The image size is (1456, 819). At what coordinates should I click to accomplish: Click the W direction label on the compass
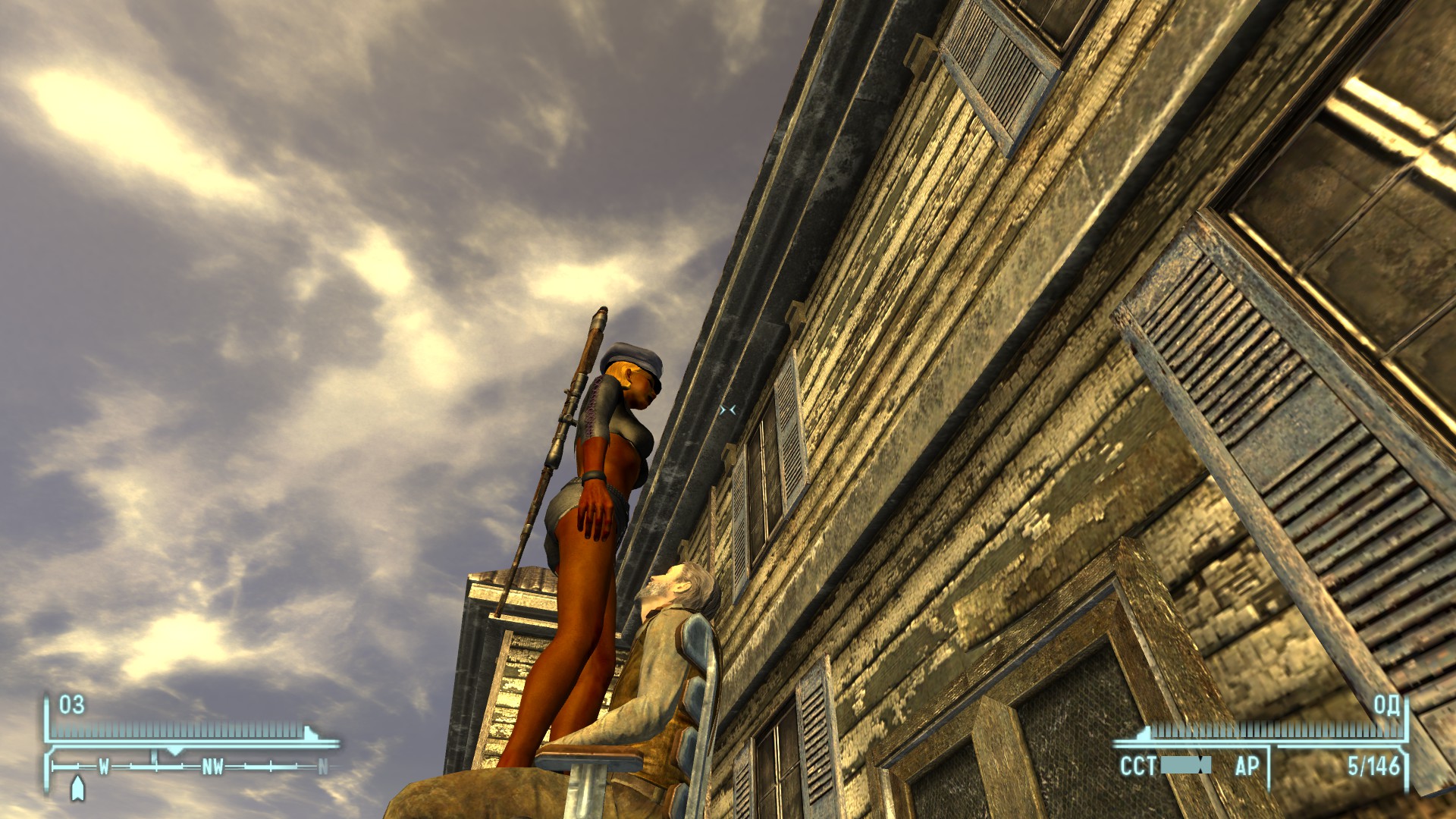click(x=104, y=766)
